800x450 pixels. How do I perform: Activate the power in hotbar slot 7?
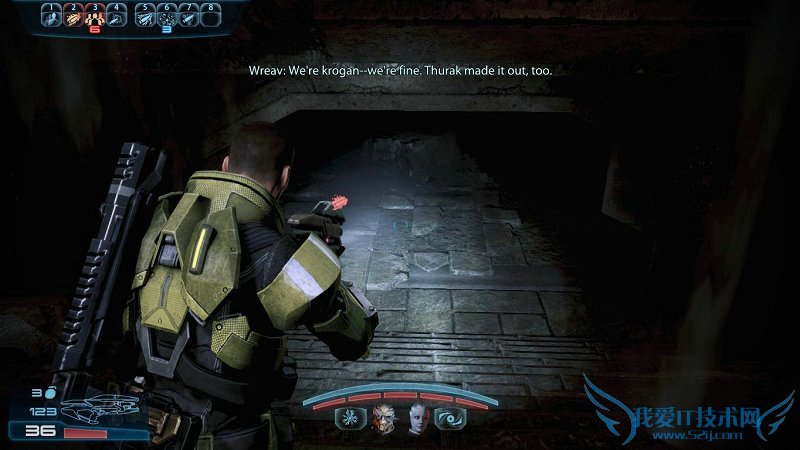pyautogui.click(x=189, y=15)
